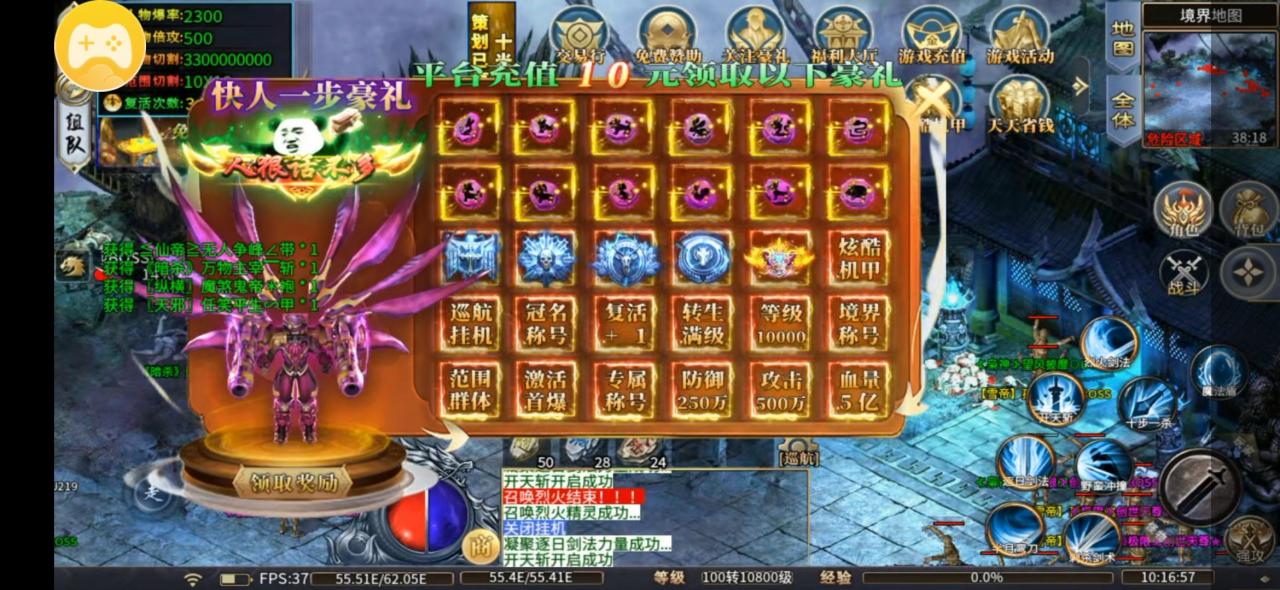Screen dimensions: 1280x590
Task: Switch to the 地图 map tab
Action: 1123,35
